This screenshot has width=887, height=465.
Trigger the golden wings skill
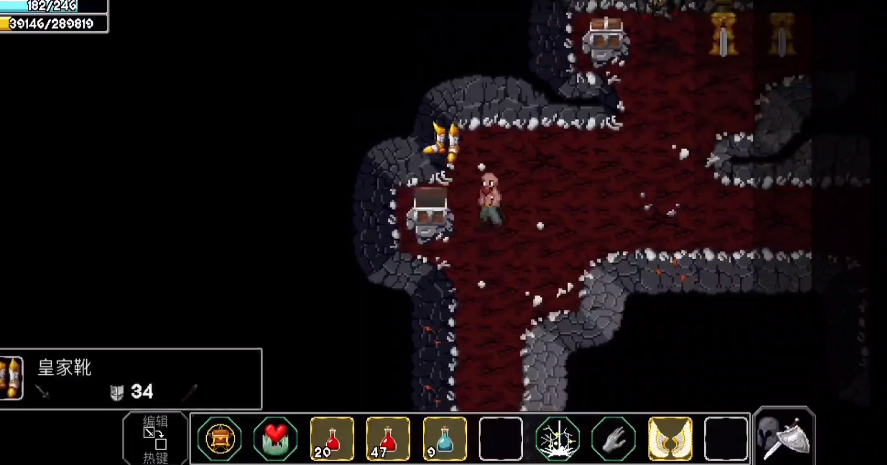pos(669,438)
